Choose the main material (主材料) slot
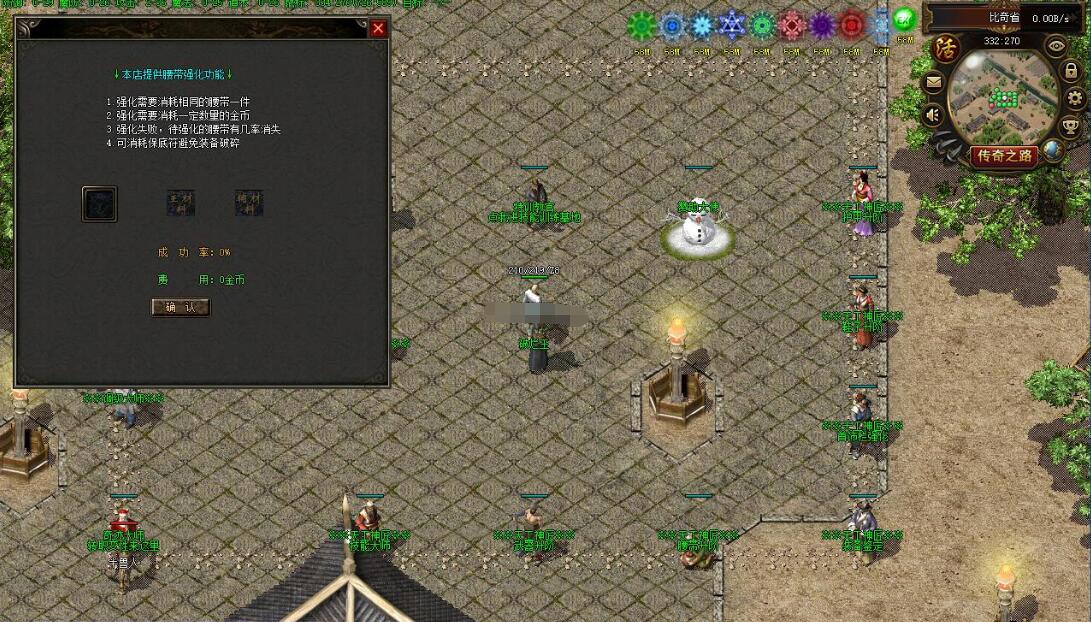Image resolution: width=1091 pixels, height=622 pixels. coord(180,203)
